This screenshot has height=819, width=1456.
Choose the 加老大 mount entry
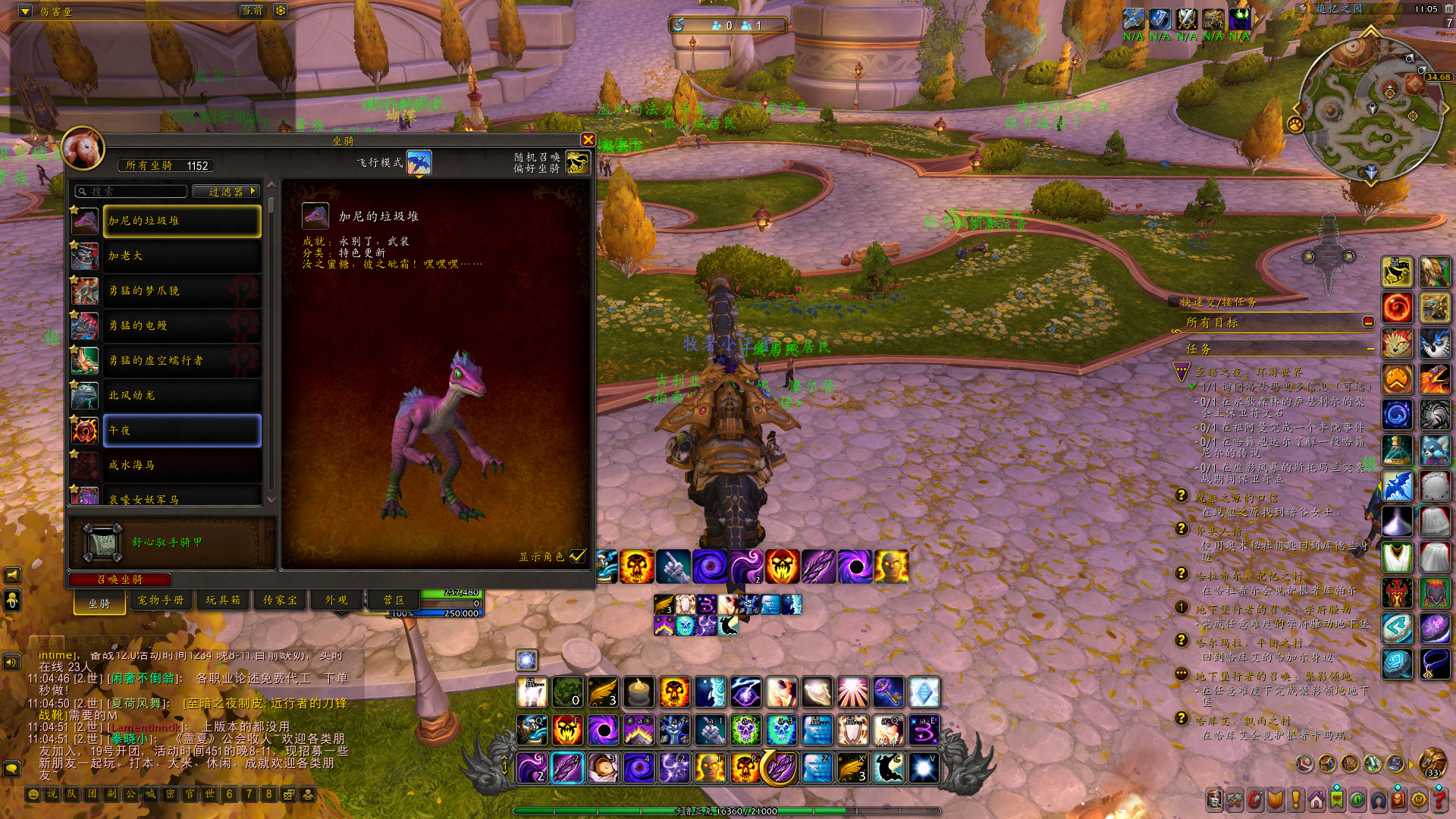tap(181, 256)
